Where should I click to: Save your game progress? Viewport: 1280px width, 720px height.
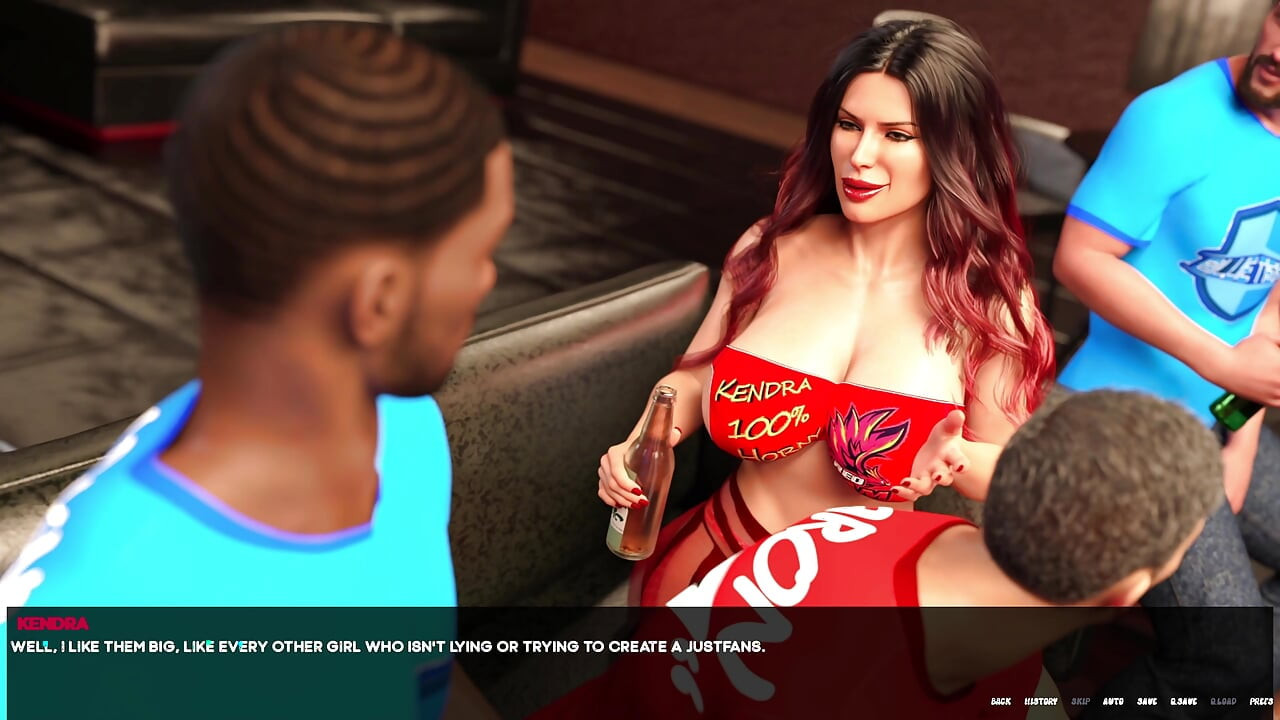coord(1147,700)
